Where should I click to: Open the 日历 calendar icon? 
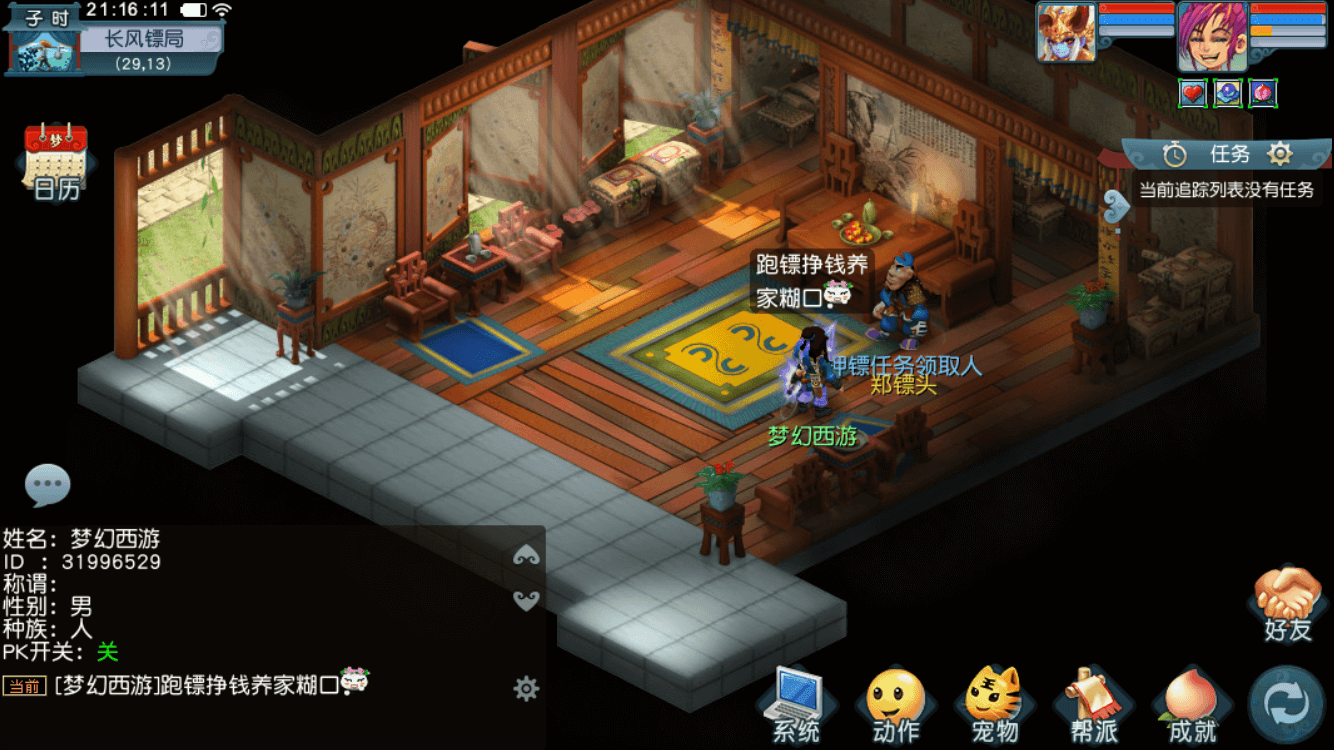tap(55, 160)
